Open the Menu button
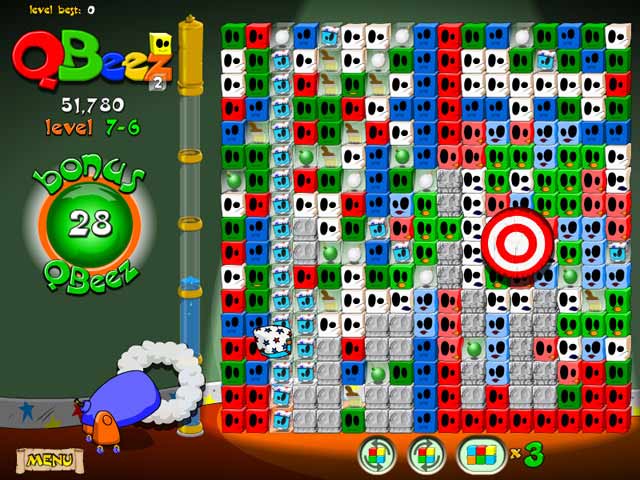Image resolution: width=640 pixels, height=480 pixels. 48,460
